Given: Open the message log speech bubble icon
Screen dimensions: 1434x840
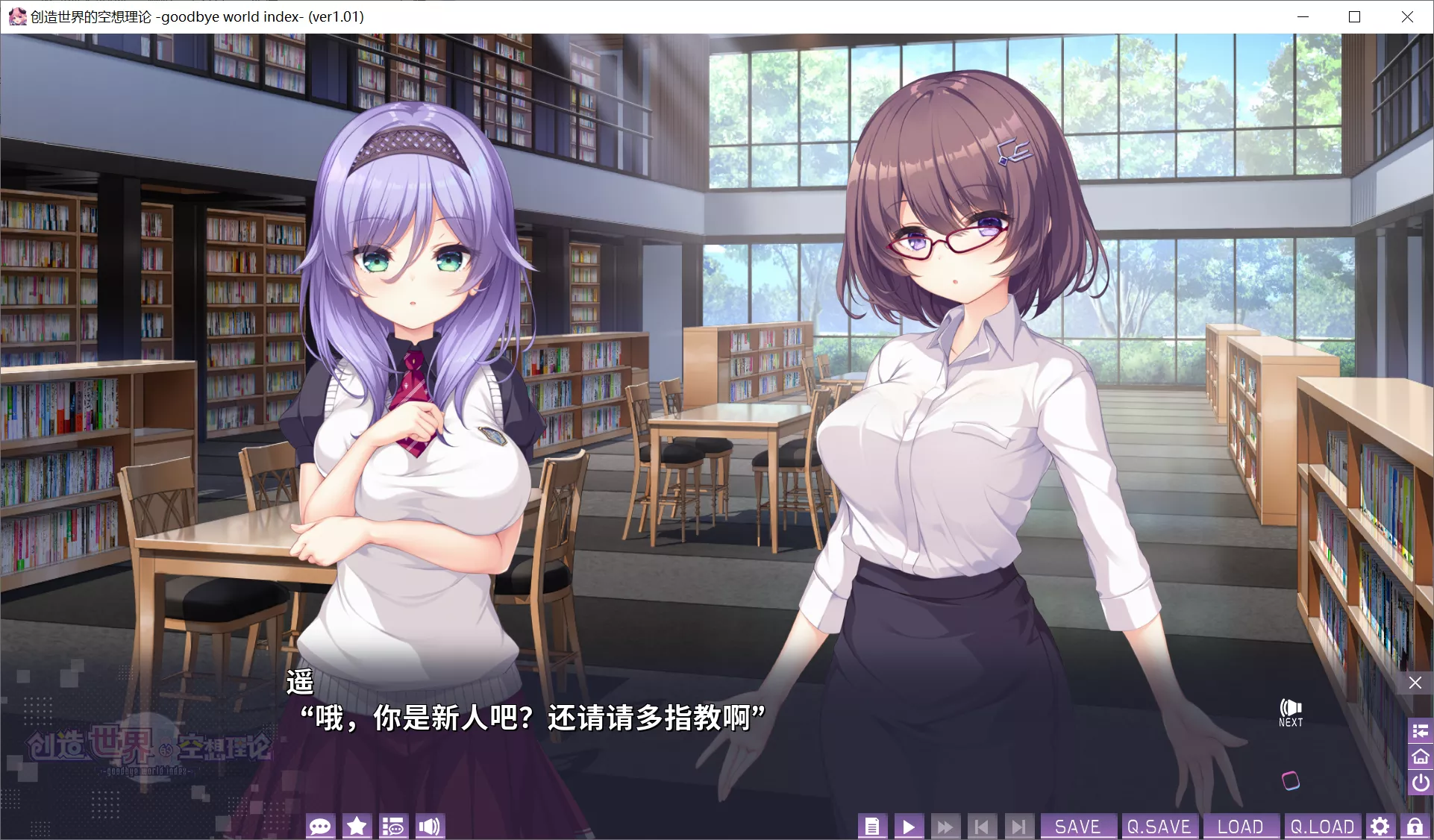Looking at the screenshot, I should 321,826.
